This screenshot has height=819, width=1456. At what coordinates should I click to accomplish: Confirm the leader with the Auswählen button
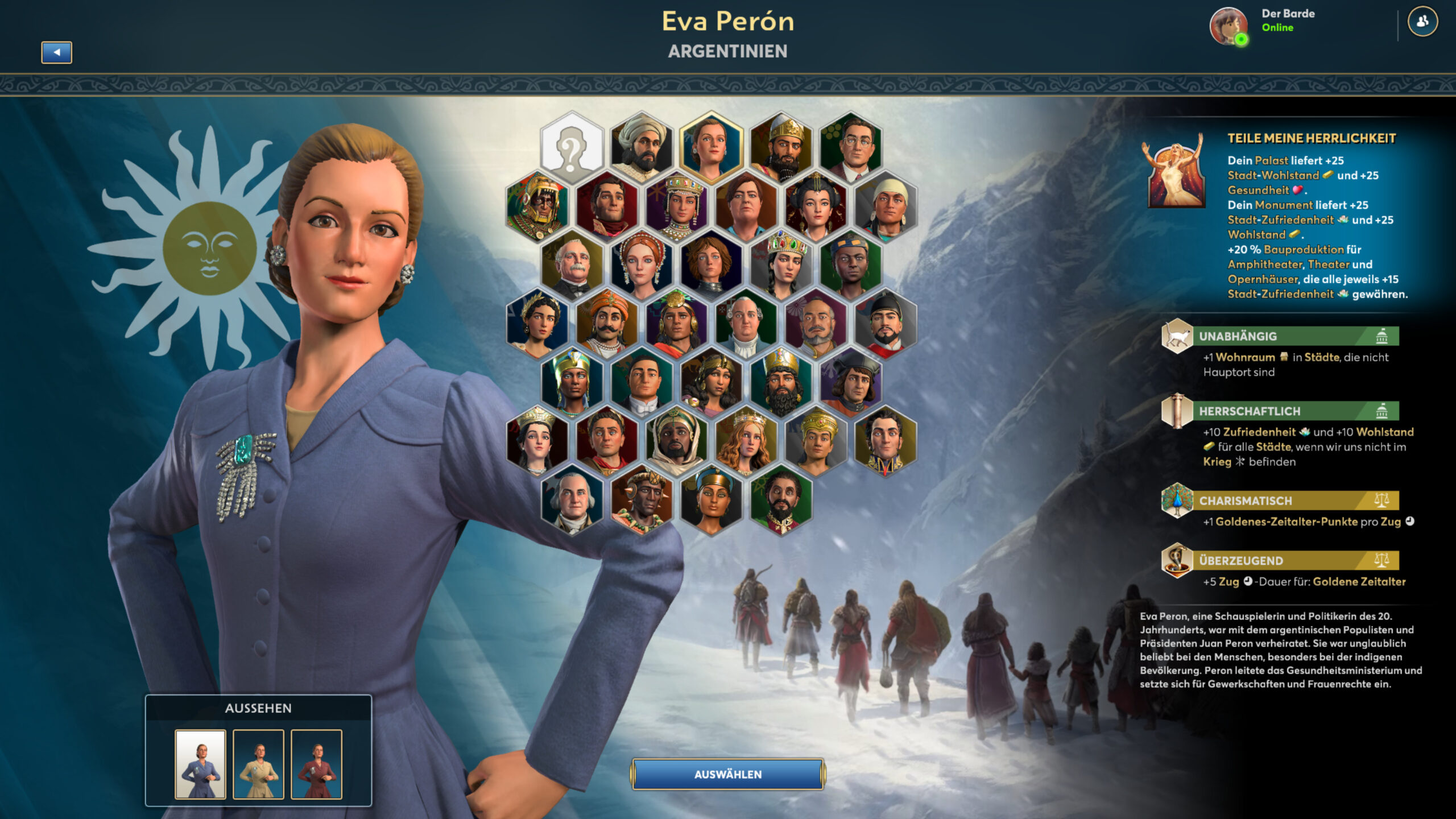click(727, 774)
